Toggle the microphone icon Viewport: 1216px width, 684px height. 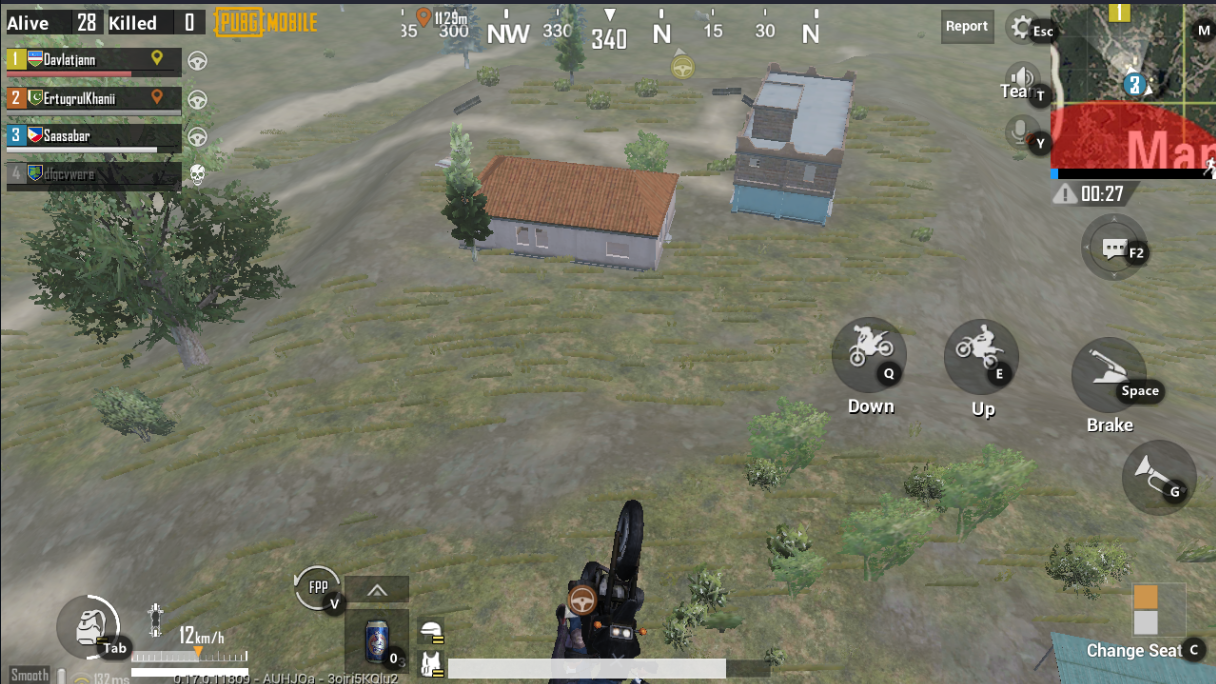point(1019,131)
